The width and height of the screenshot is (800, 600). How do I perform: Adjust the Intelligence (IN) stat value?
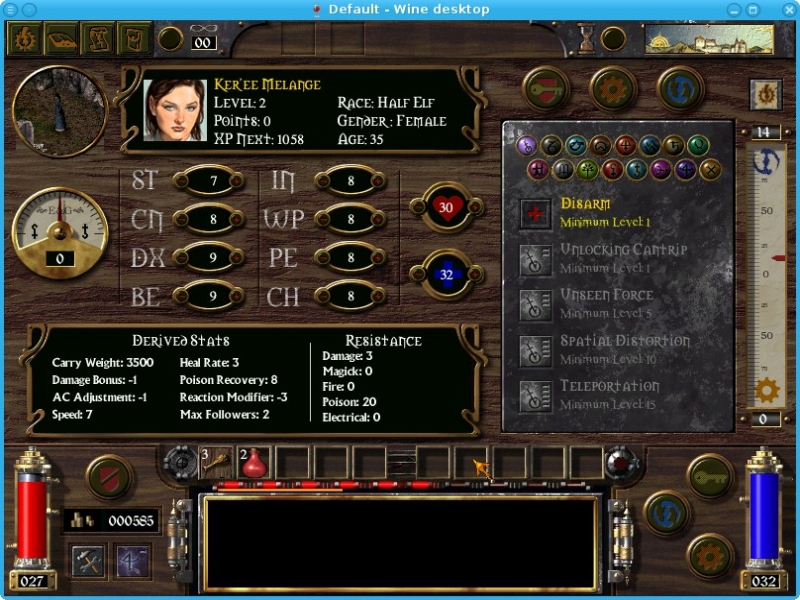pyautogui.click(x=350, y=181)
